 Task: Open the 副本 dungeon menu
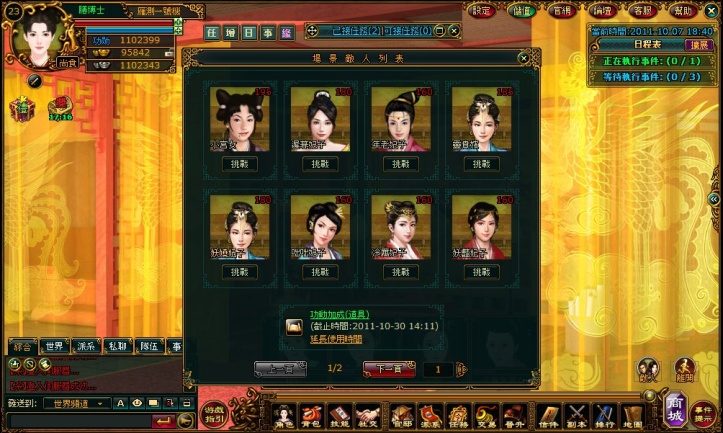point(577,415)
